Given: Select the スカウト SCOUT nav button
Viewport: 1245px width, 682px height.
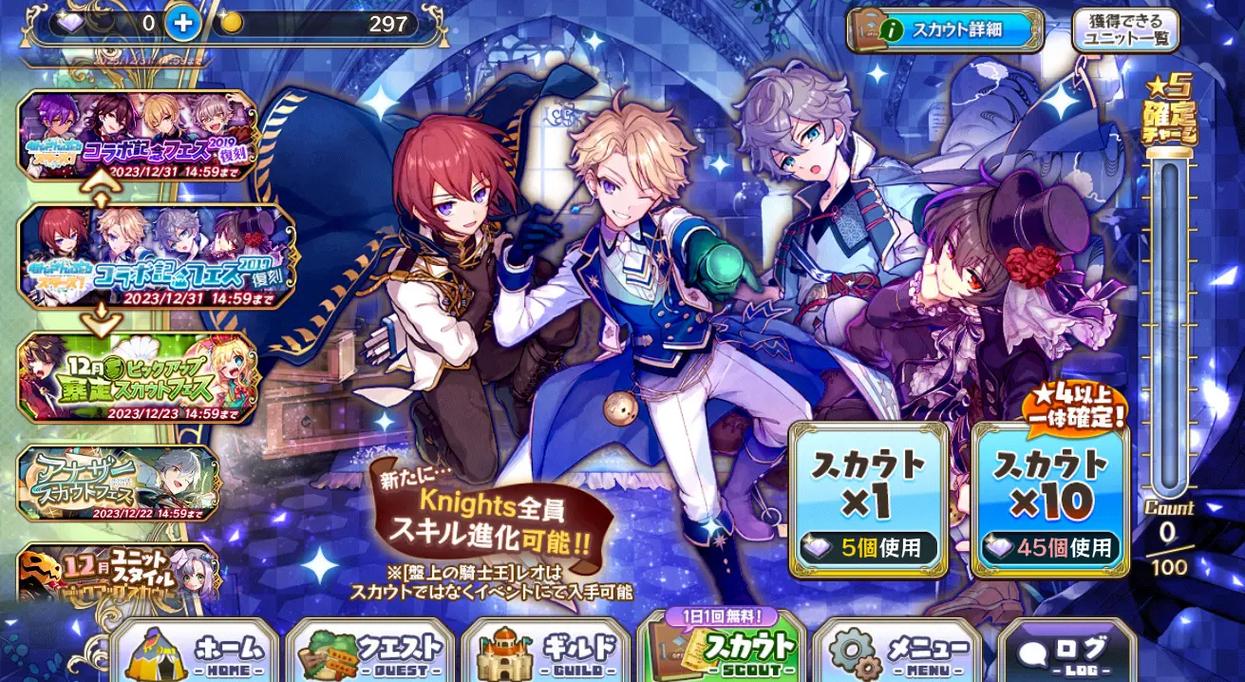Looking at the screenshot, I should coord(721,650).
